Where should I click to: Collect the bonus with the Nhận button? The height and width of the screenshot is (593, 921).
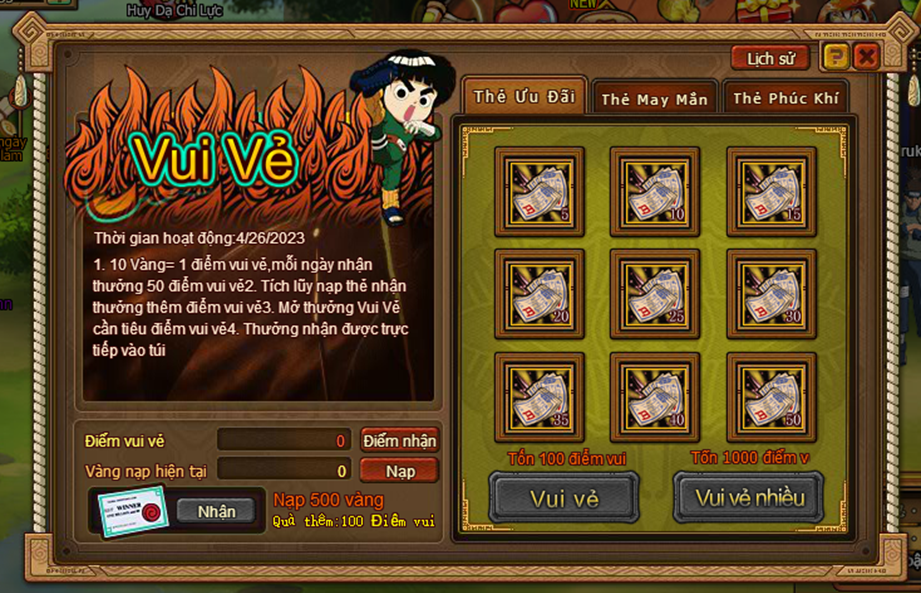216,511
